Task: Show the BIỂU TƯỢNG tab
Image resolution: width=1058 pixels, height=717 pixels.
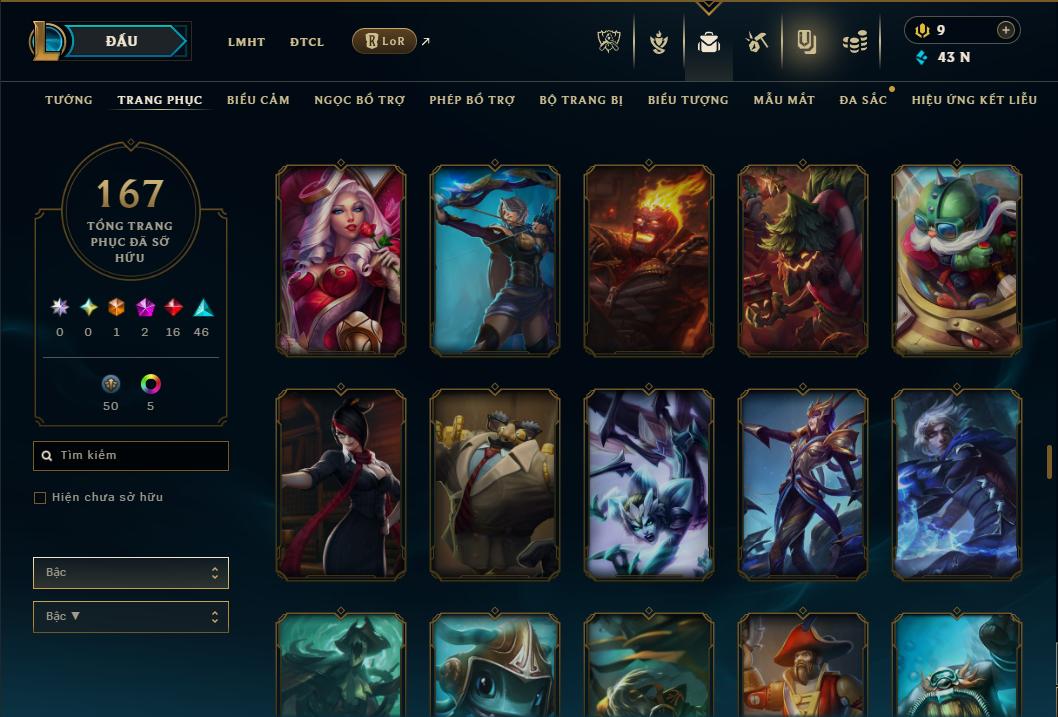Action: click(688, 100)
